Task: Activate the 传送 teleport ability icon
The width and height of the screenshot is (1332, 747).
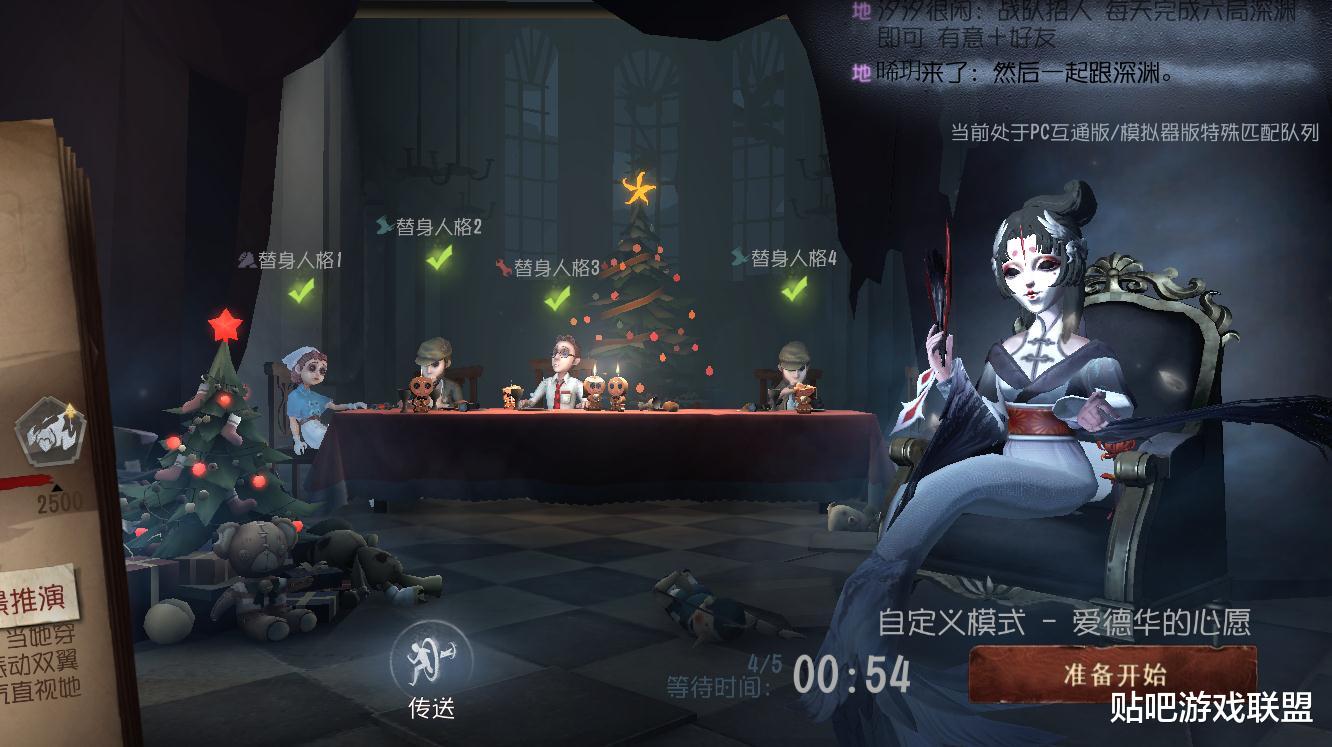Action: pyautogui.click(x=432, y=658)
